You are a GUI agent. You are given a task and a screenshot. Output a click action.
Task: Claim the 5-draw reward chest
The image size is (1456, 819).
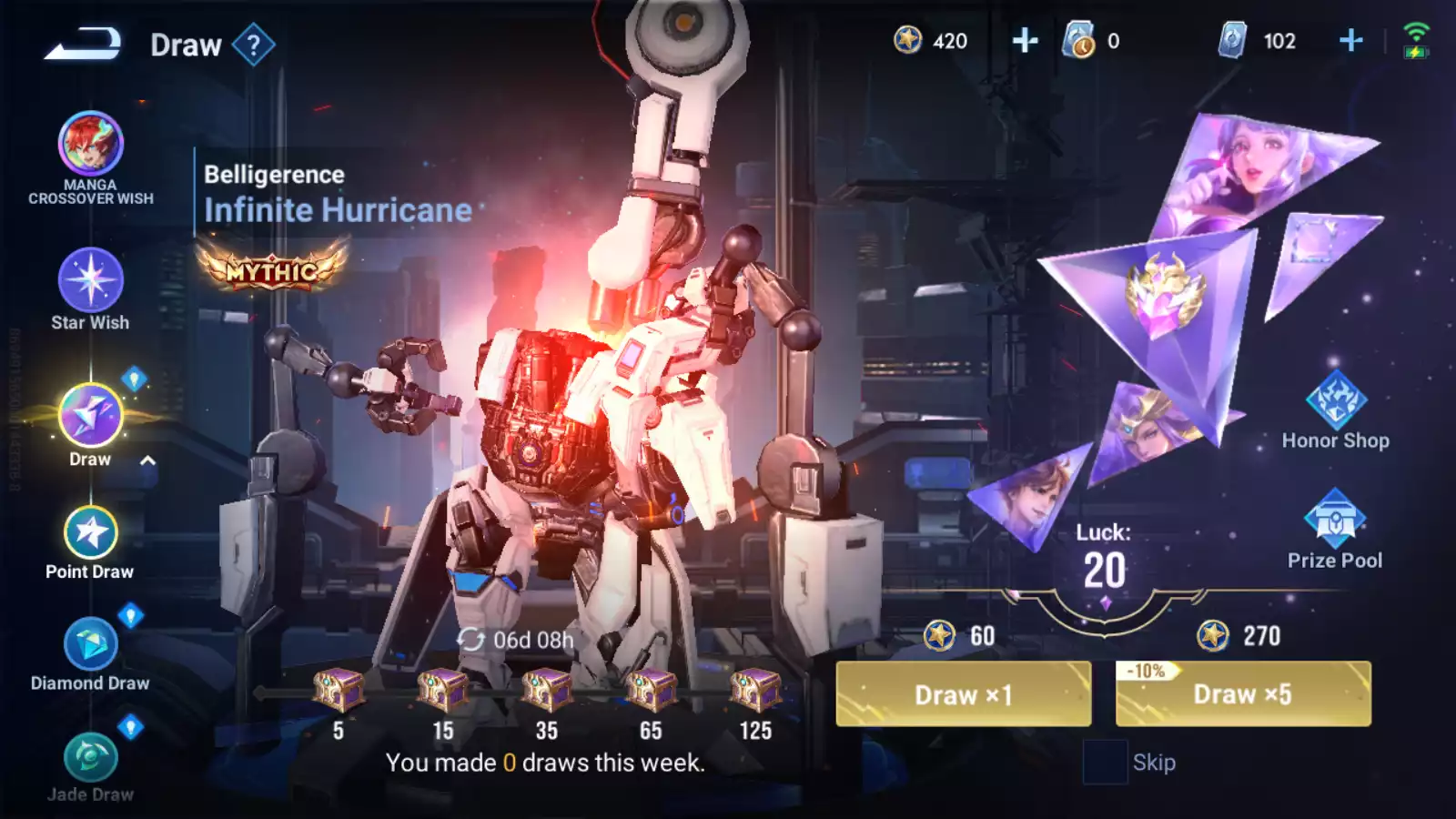[339, 691]
